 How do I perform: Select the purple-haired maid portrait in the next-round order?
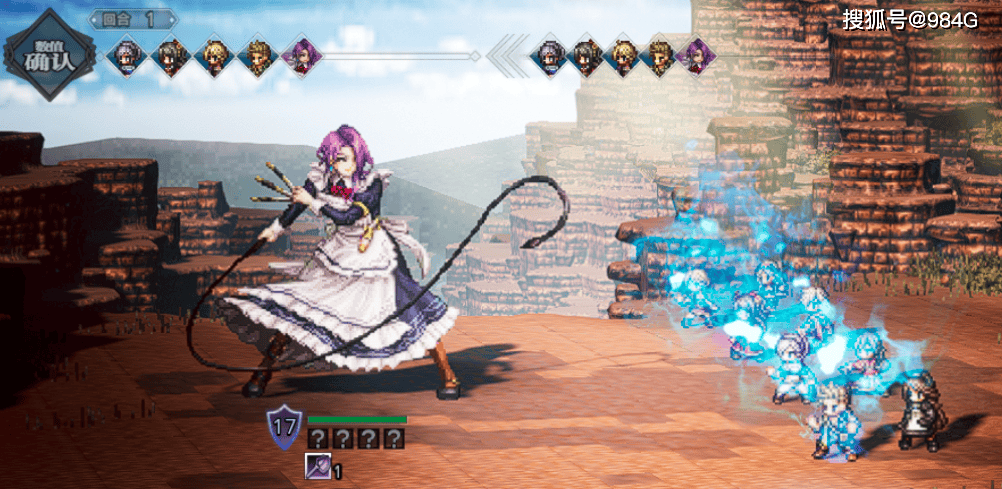pyautogui.click(x=695, y=54)
